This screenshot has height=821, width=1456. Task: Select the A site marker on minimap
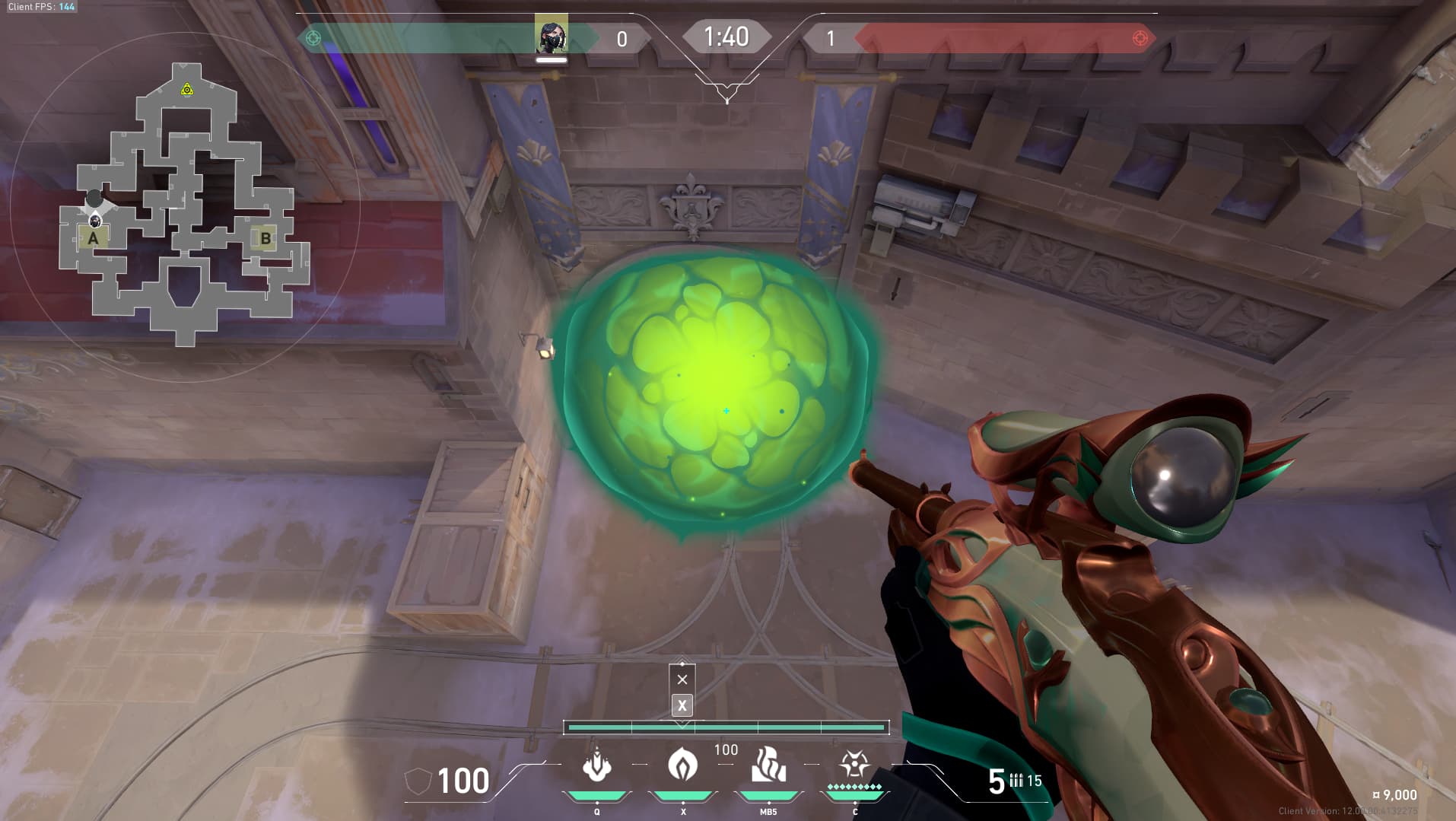pos(93,238)
